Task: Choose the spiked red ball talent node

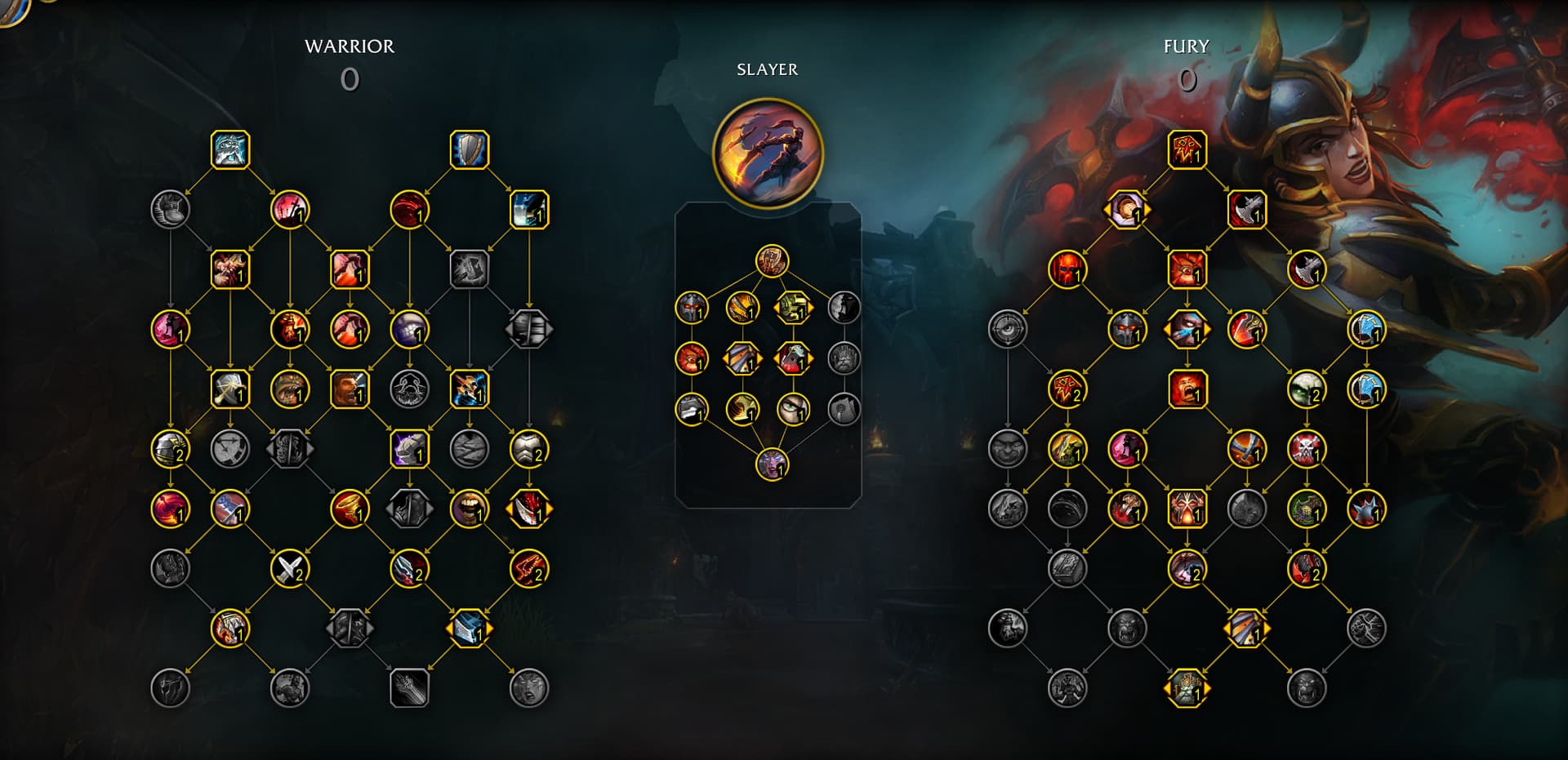Action: click(1365, 509)
